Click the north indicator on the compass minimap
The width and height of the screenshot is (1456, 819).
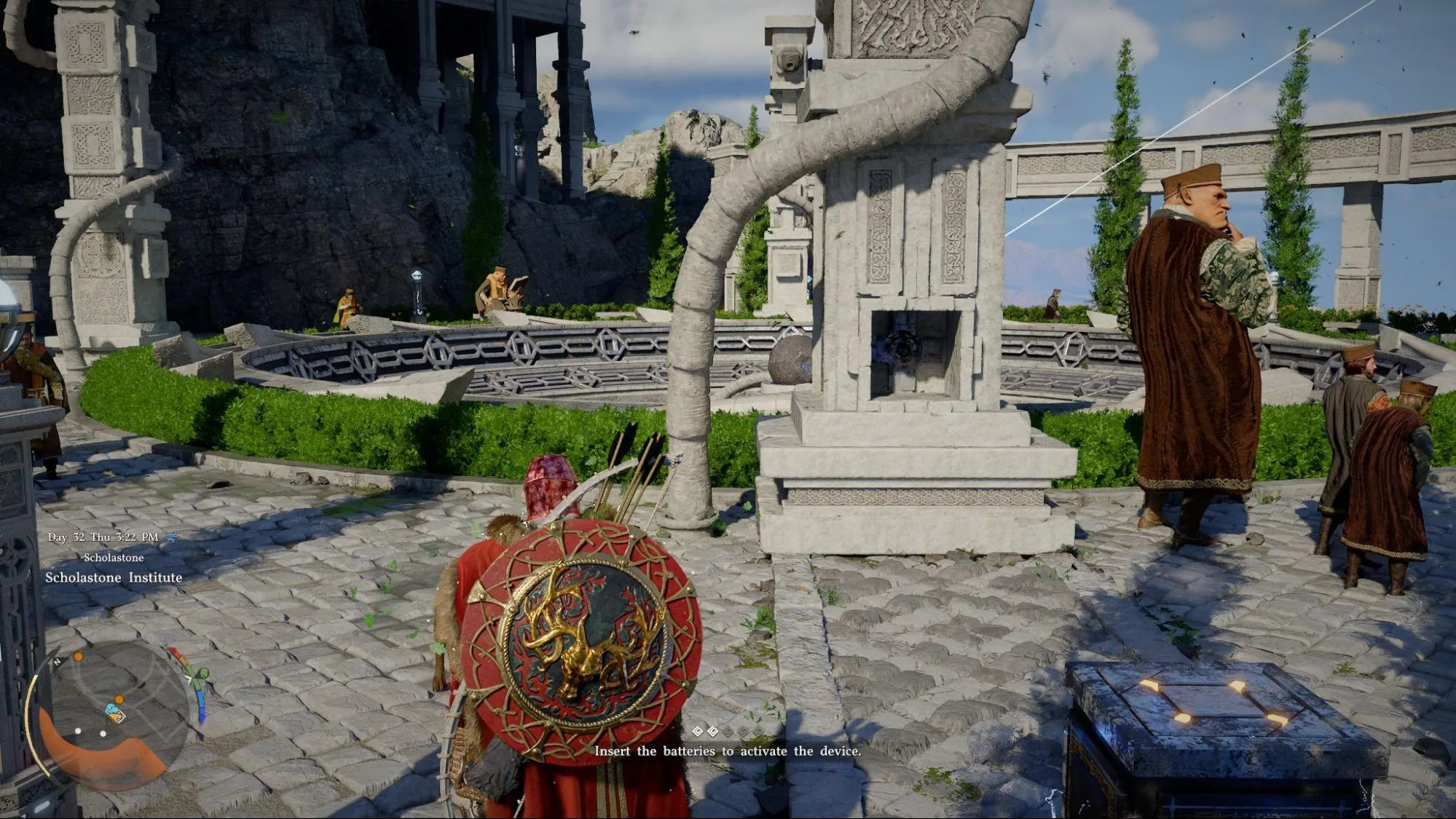(57, 662)
